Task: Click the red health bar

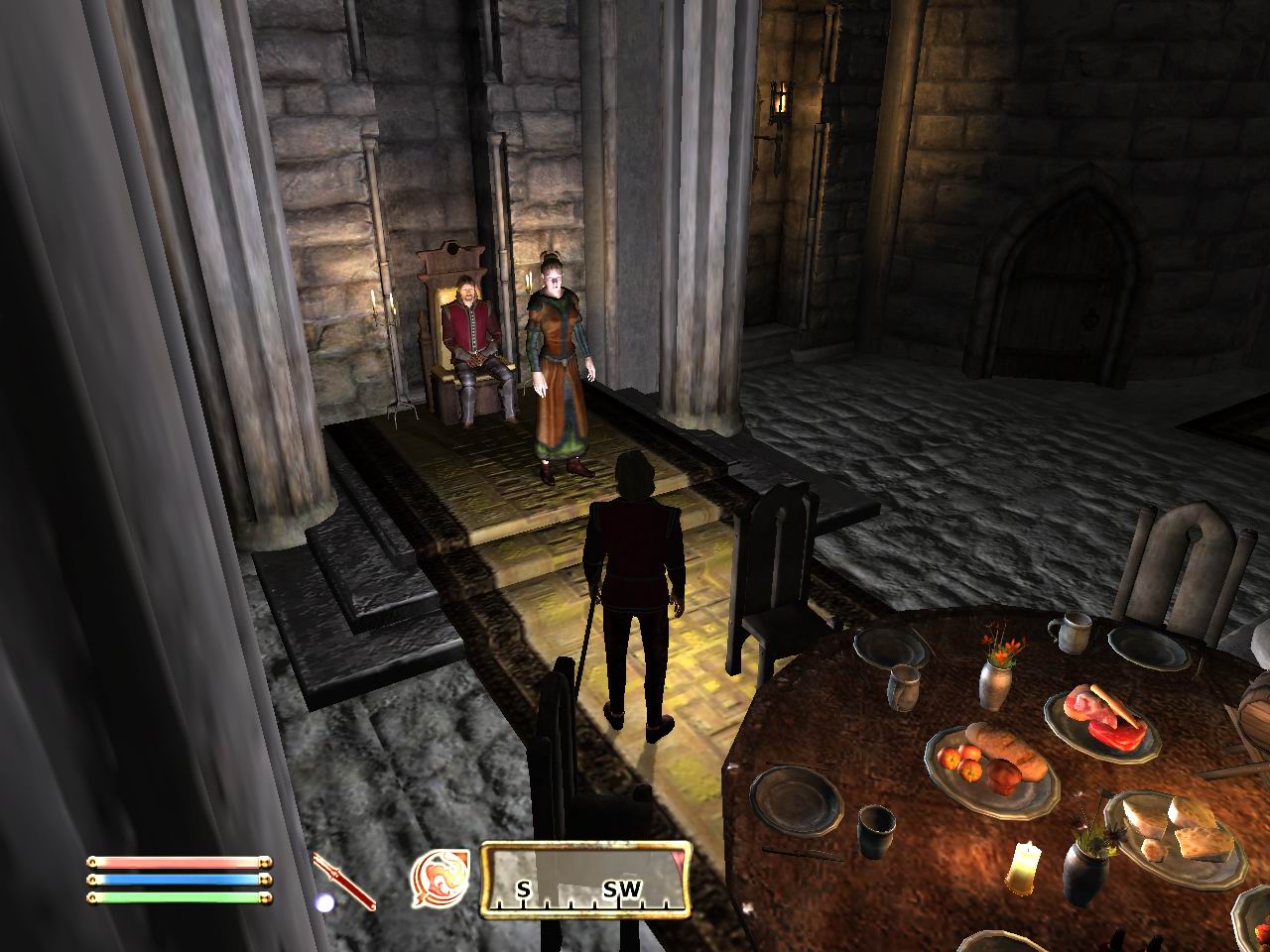Action: tap(177, 863)
